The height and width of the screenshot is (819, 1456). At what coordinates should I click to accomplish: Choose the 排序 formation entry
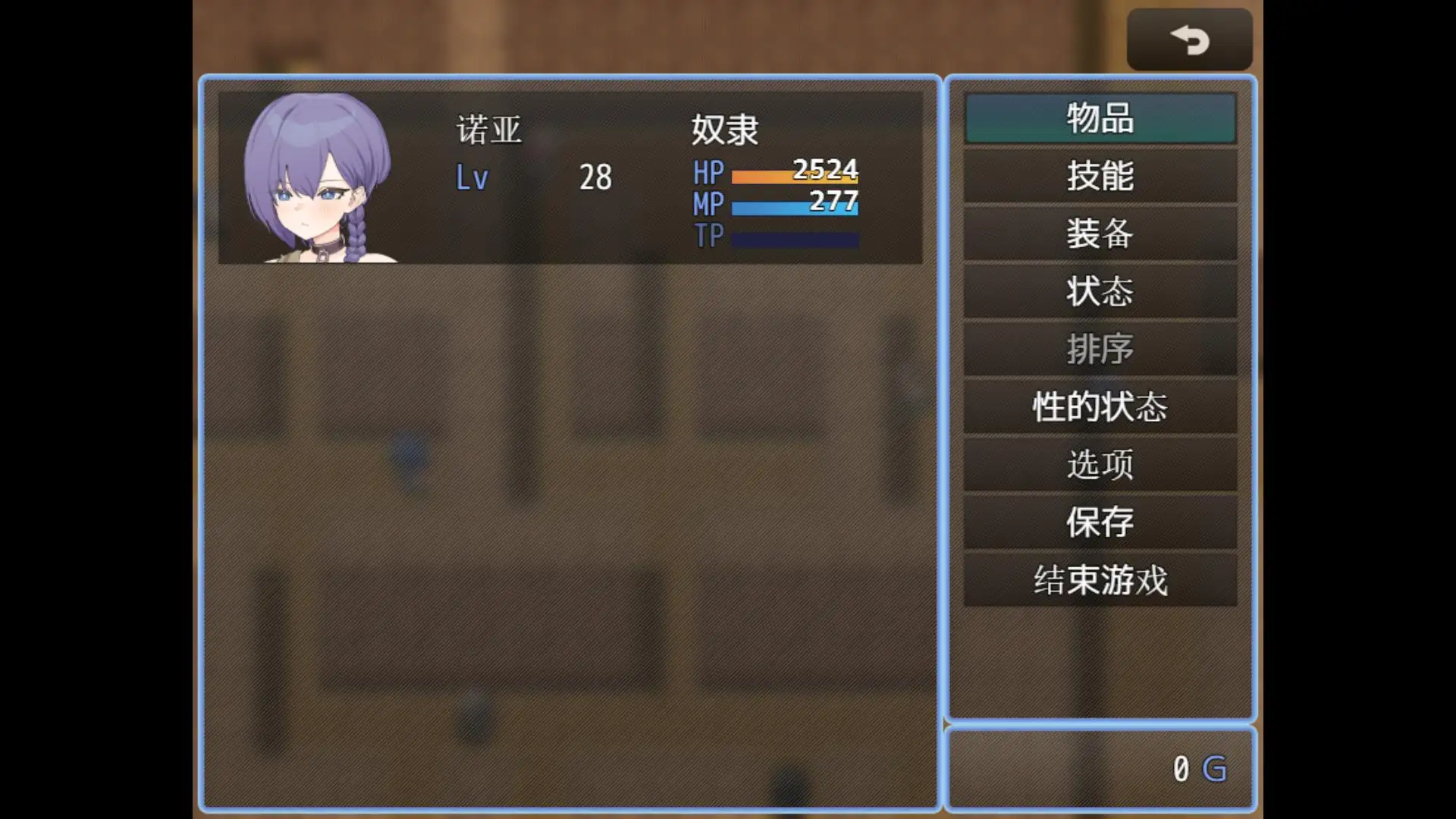(1100, 349)
